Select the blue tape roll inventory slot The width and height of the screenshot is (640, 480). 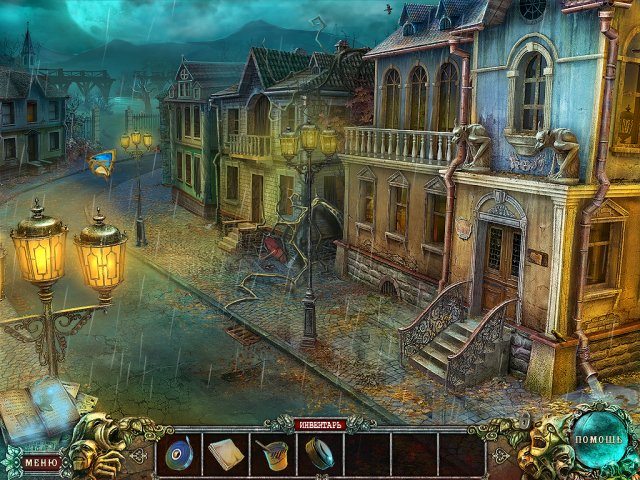pos(180,454)
